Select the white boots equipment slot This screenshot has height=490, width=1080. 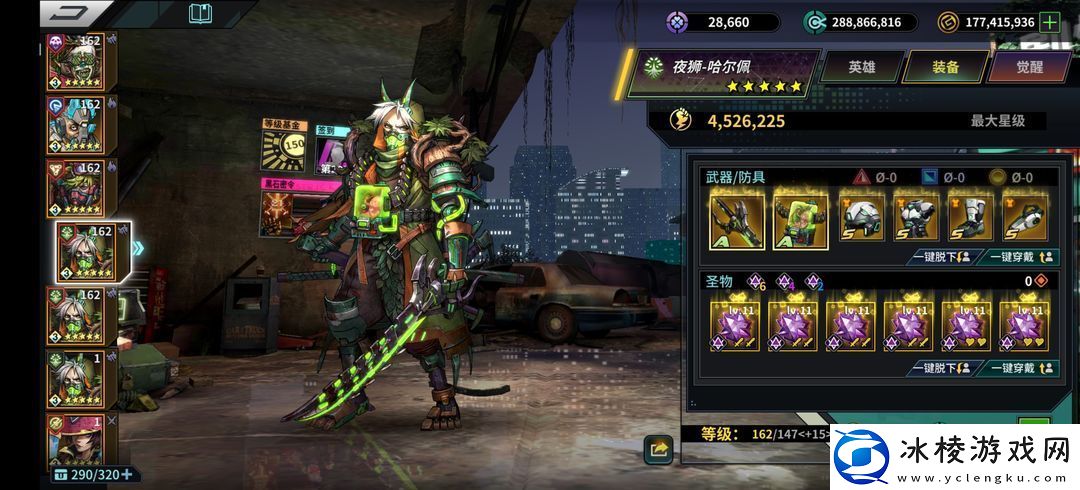pos(970,217)
